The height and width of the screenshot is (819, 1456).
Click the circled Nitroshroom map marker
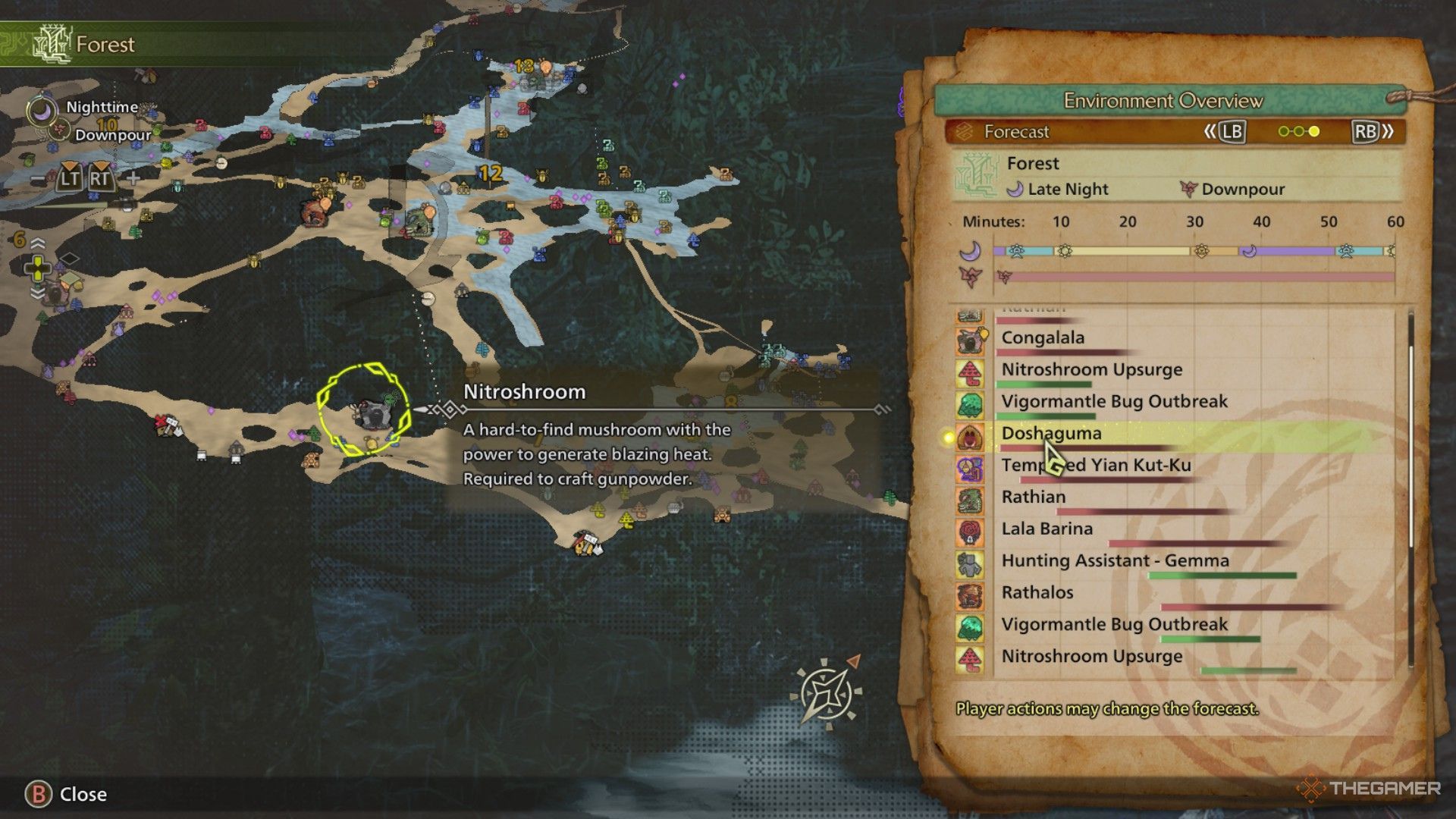pyautogui.click(x=365, y=412)
